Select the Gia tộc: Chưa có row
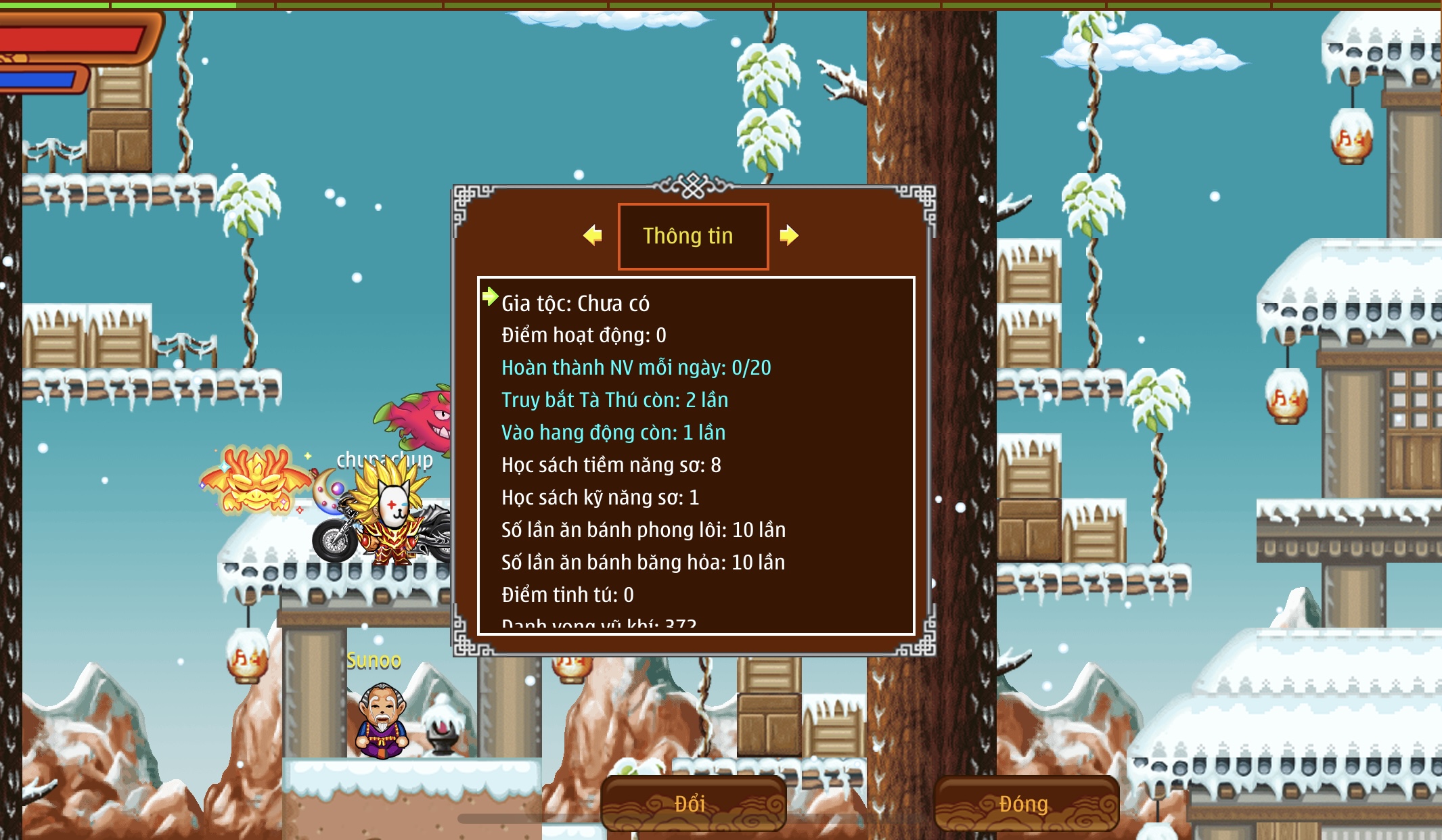This screenshot has width=1442, height=840. tap(575, 304)
